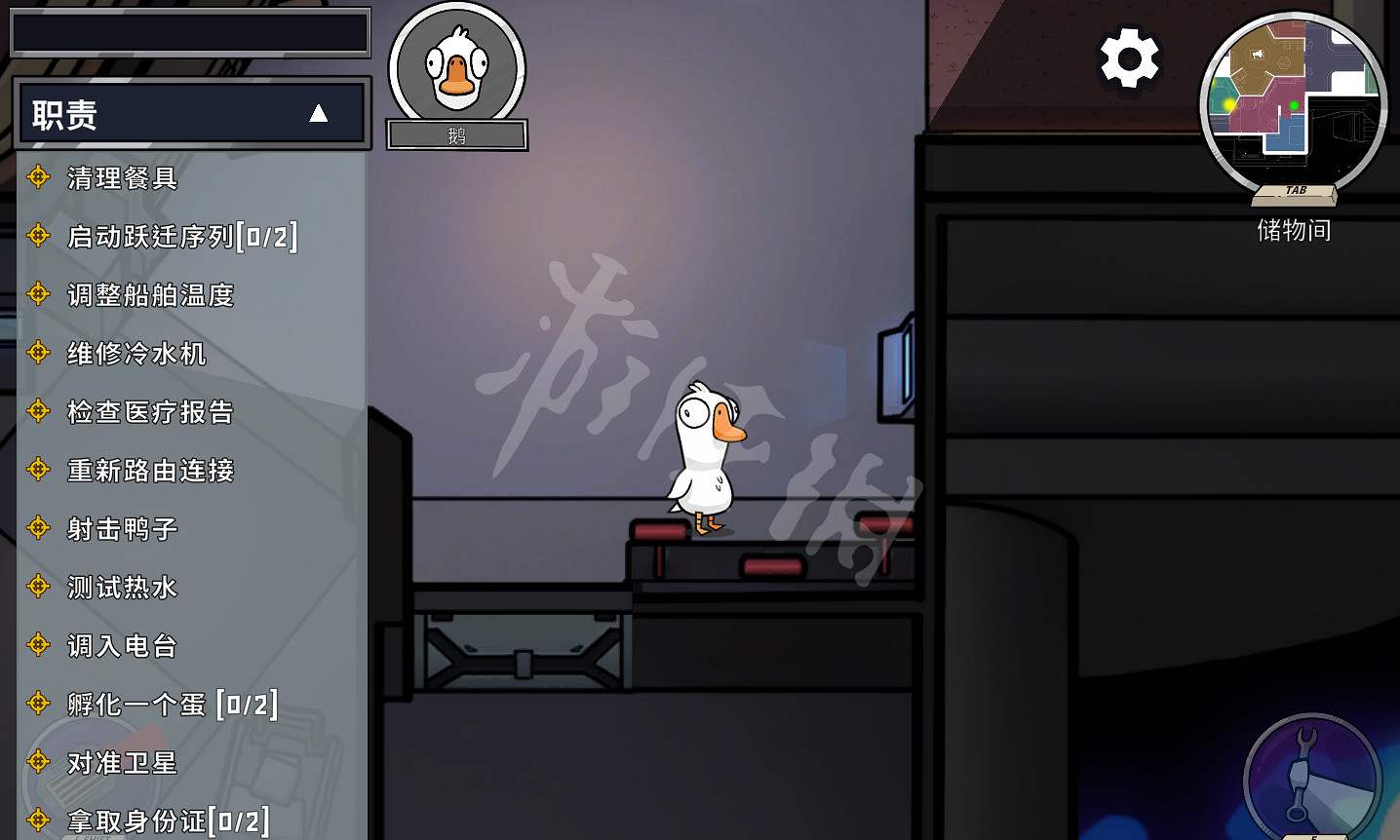Expand the 储物间 minimap view
Image resolution: width=1400 pixels, height=840 pixels.
tap(1294, 104)
